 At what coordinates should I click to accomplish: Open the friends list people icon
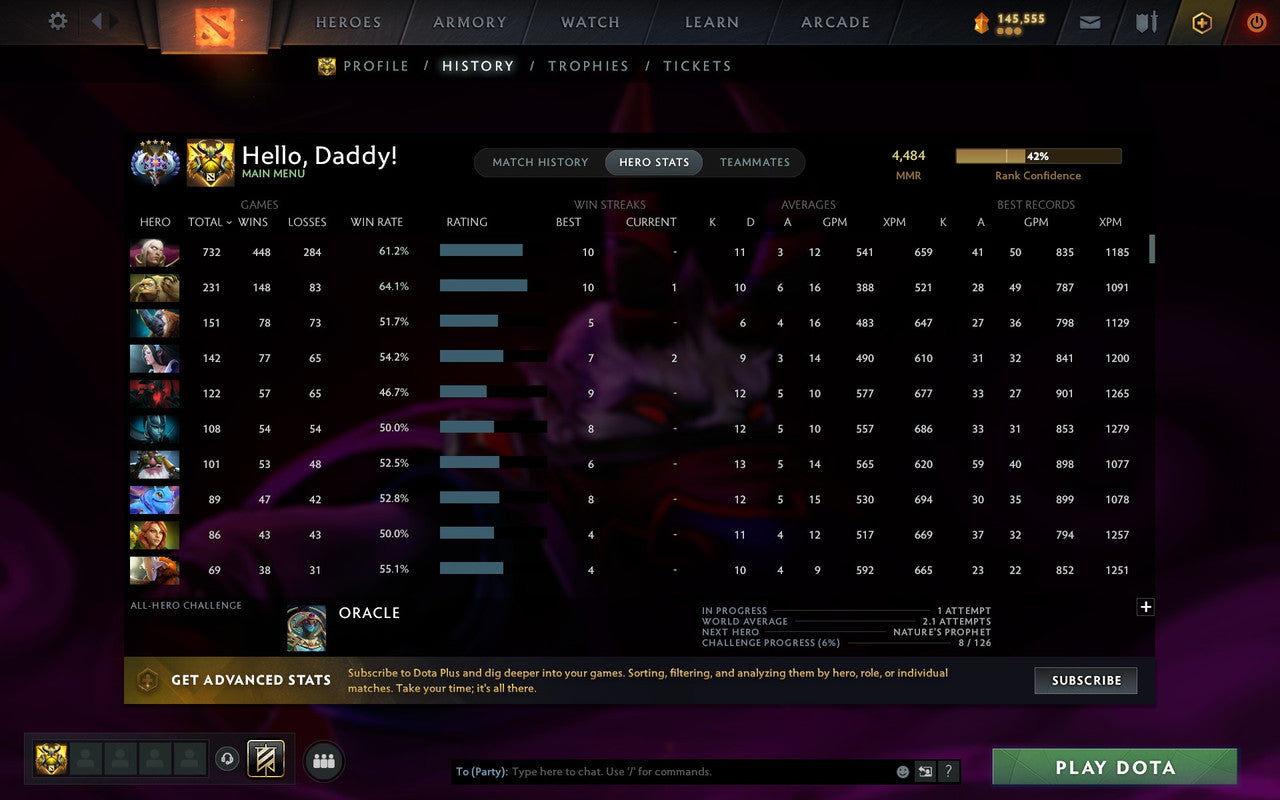(323, 760)
